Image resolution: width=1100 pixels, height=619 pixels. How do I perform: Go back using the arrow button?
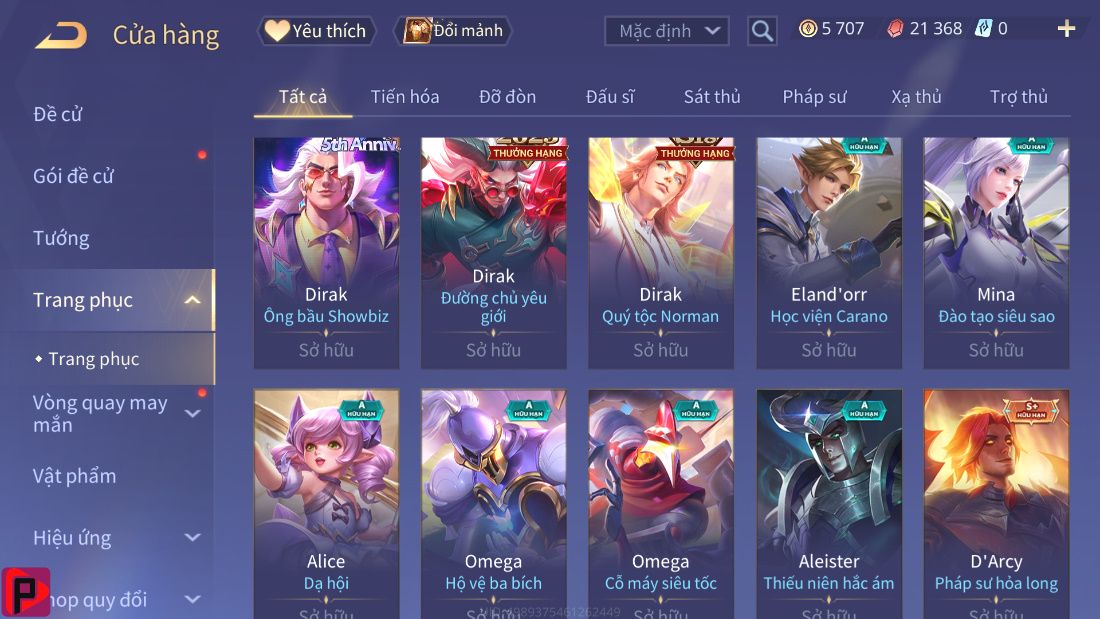coord(61,36)
